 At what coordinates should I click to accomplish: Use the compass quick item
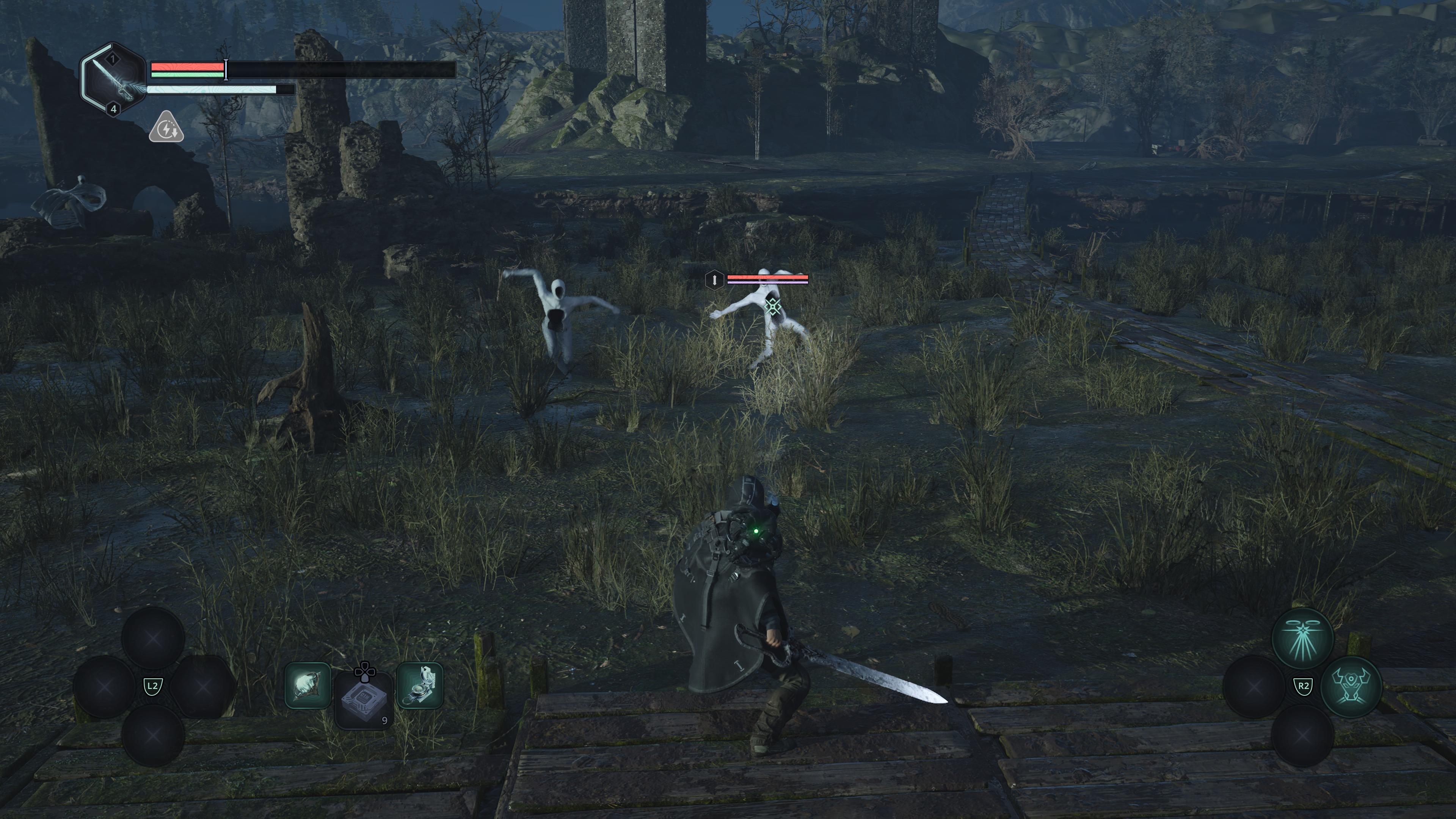pos(419,686)
